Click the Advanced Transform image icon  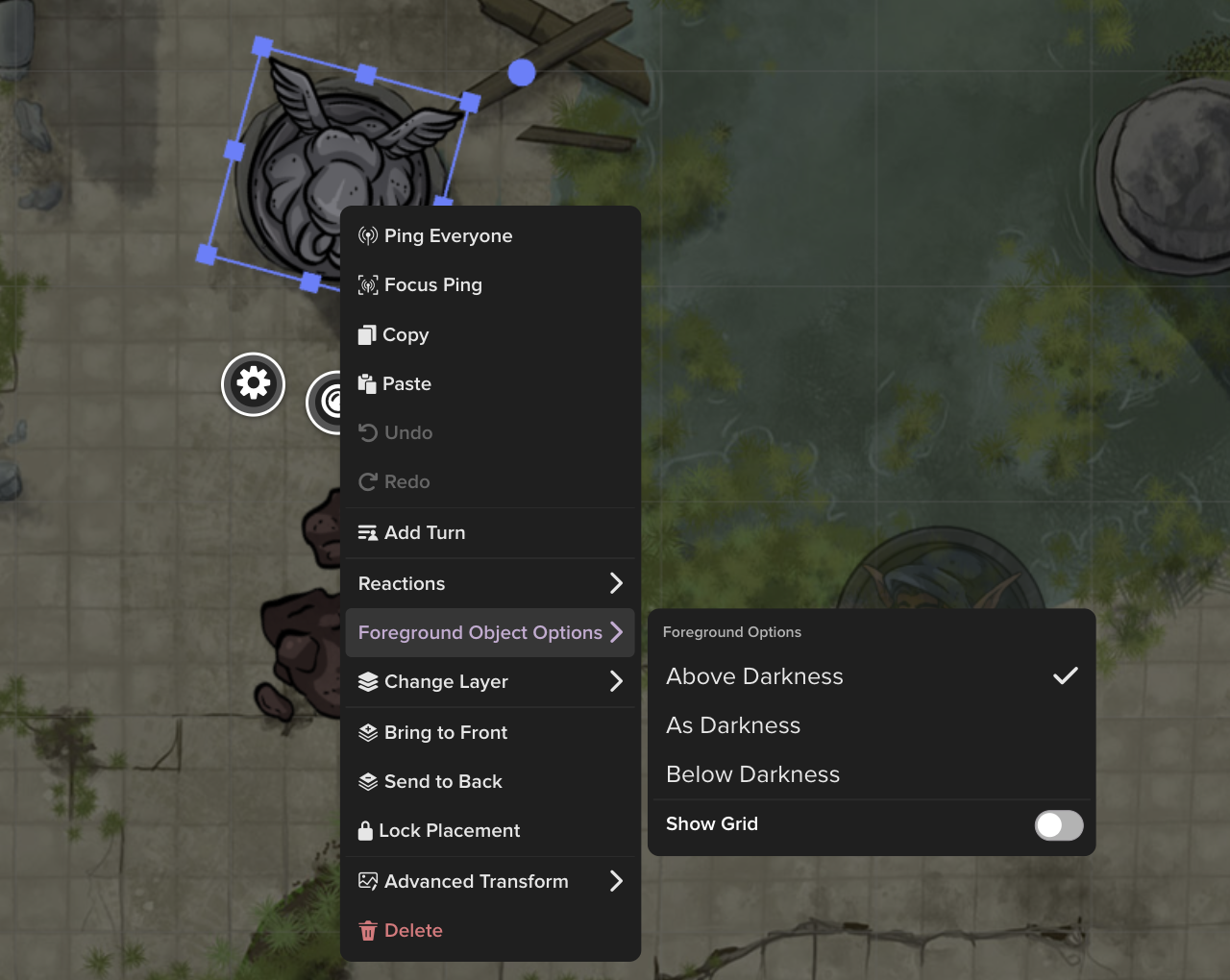click(x=368, y=881)
